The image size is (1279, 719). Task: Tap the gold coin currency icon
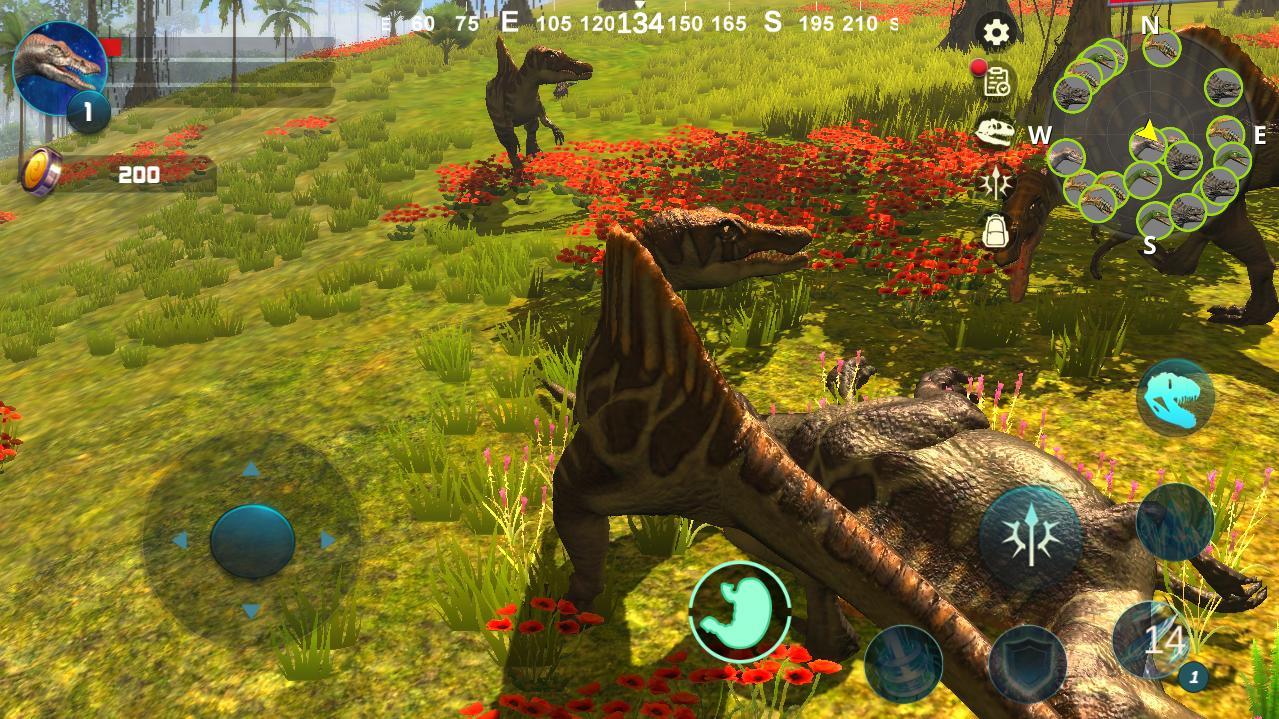(x=41, y=171)
